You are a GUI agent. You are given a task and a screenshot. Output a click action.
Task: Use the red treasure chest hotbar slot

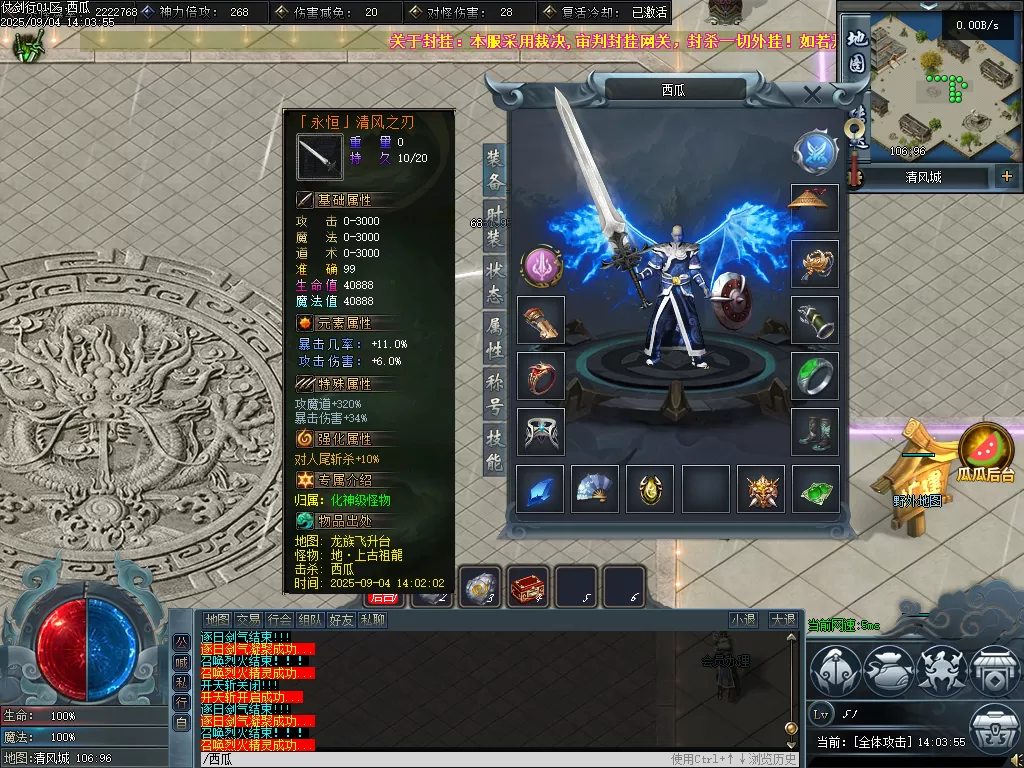(528, 587)
